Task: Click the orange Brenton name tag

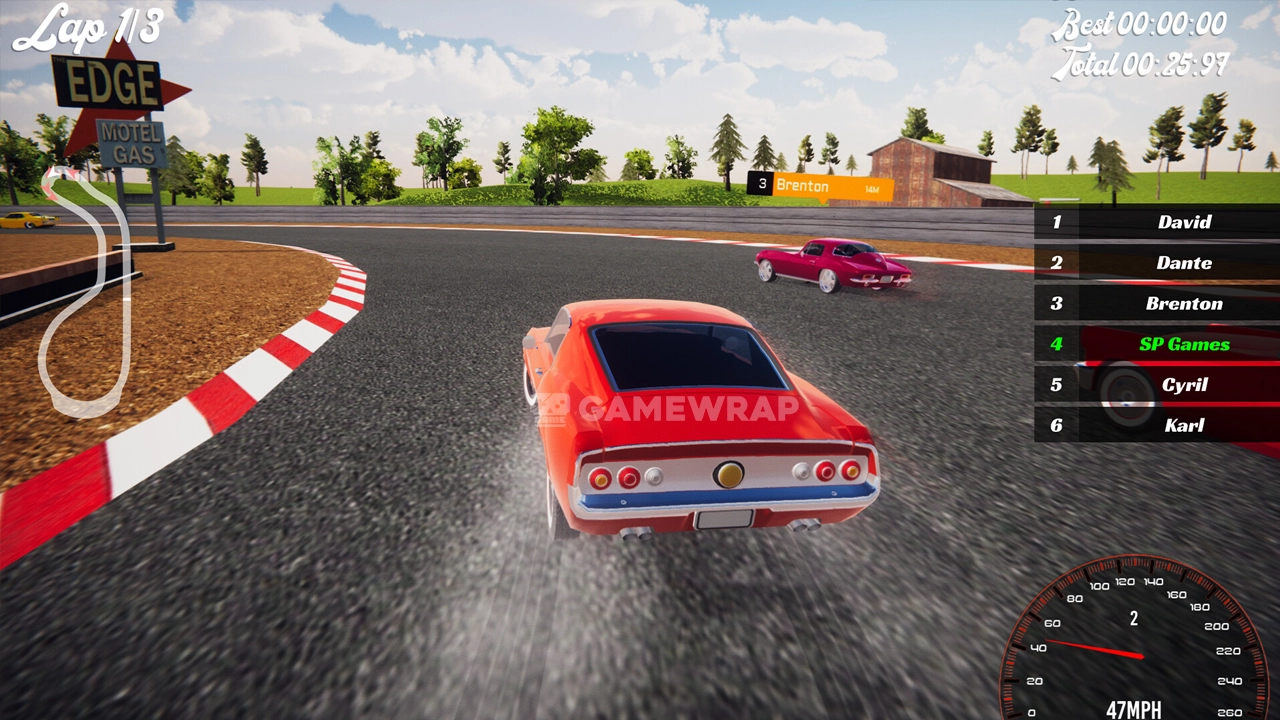Action: click(820, 186)
